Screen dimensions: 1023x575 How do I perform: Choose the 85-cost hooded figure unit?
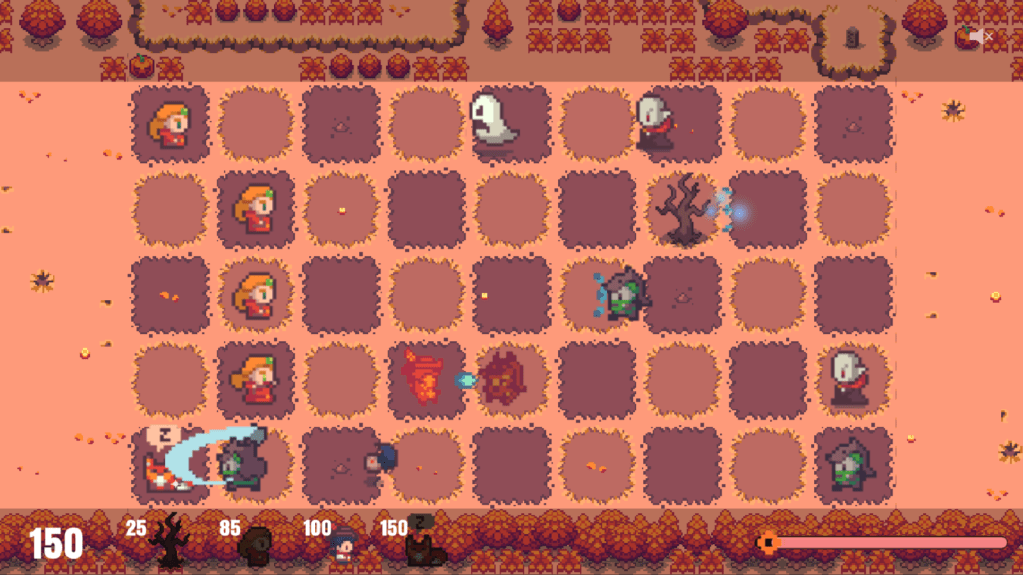257,545
